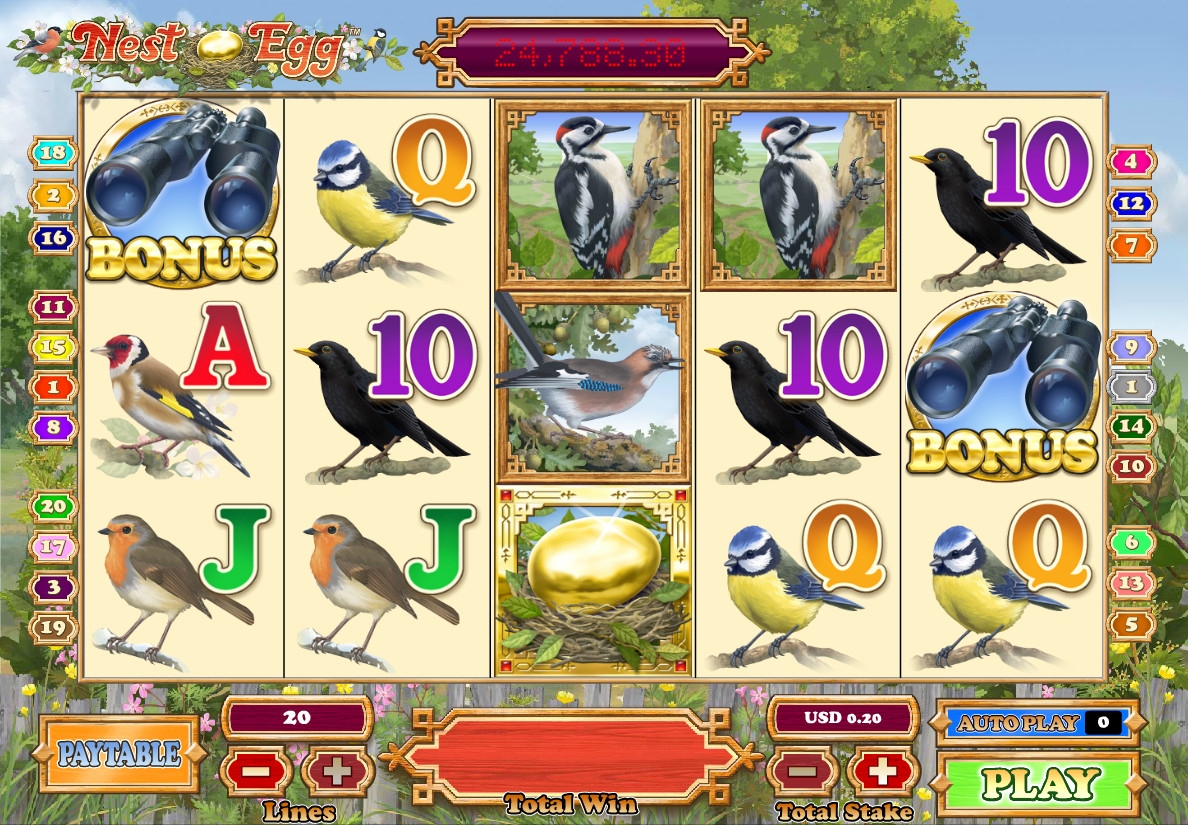Viewport: 1188px width, 825px height.
Task: Click the Auto Play control
Action: tap(1037, 722)
